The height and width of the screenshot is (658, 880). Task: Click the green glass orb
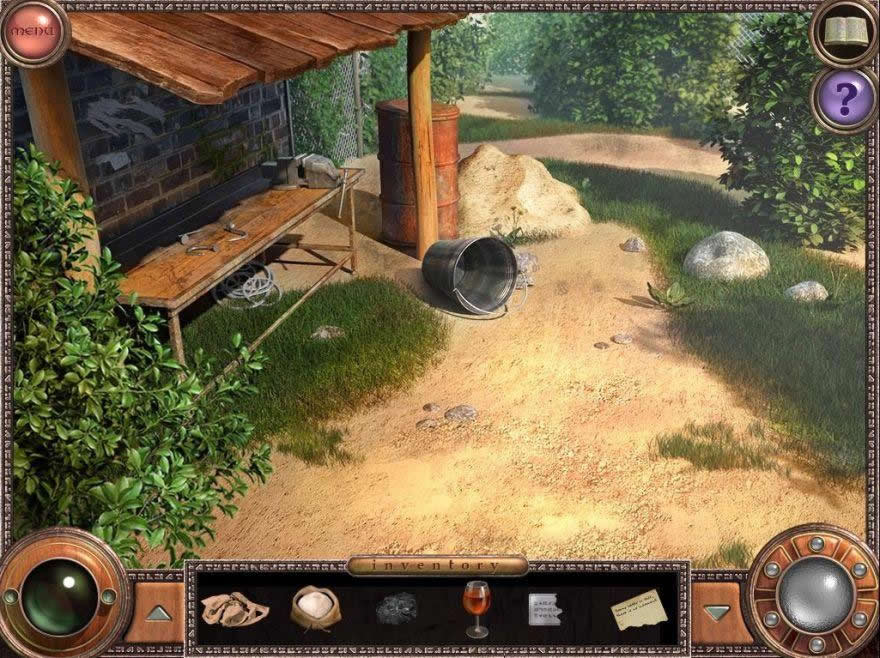[x=60, y=597]
